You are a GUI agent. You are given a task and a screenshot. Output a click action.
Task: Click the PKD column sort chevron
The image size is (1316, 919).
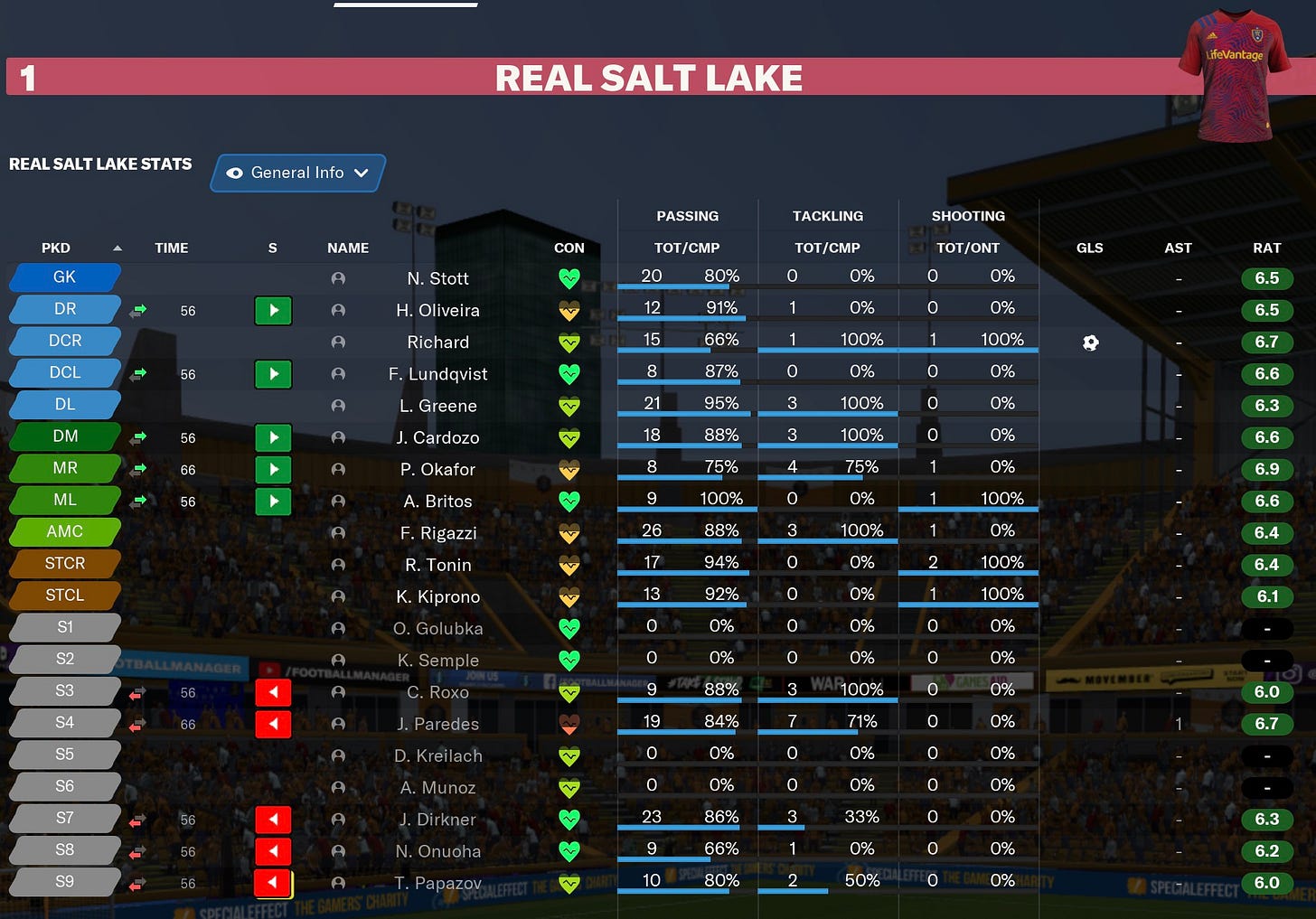(117, 247)
